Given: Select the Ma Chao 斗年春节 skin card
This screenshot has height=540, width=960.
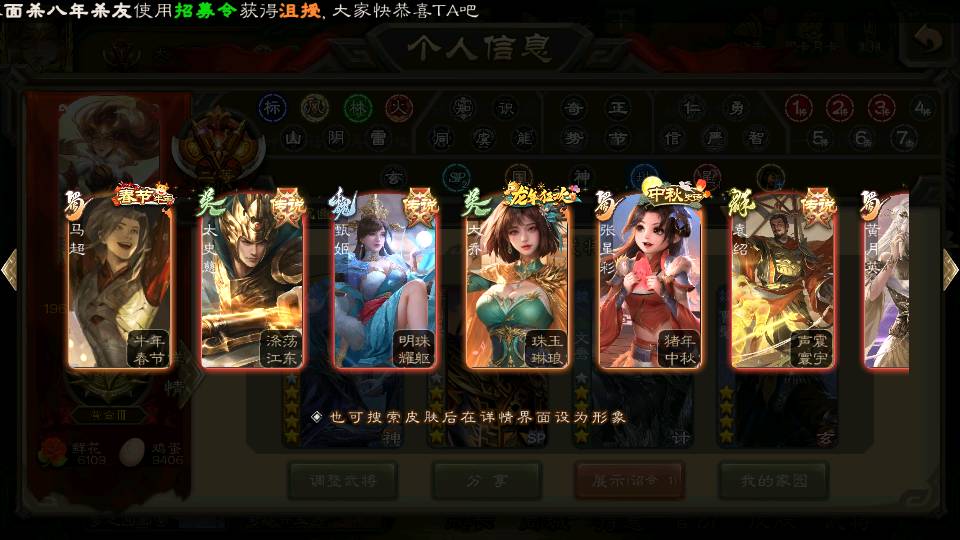Looking at the screenshot, I should click(118, 282).
